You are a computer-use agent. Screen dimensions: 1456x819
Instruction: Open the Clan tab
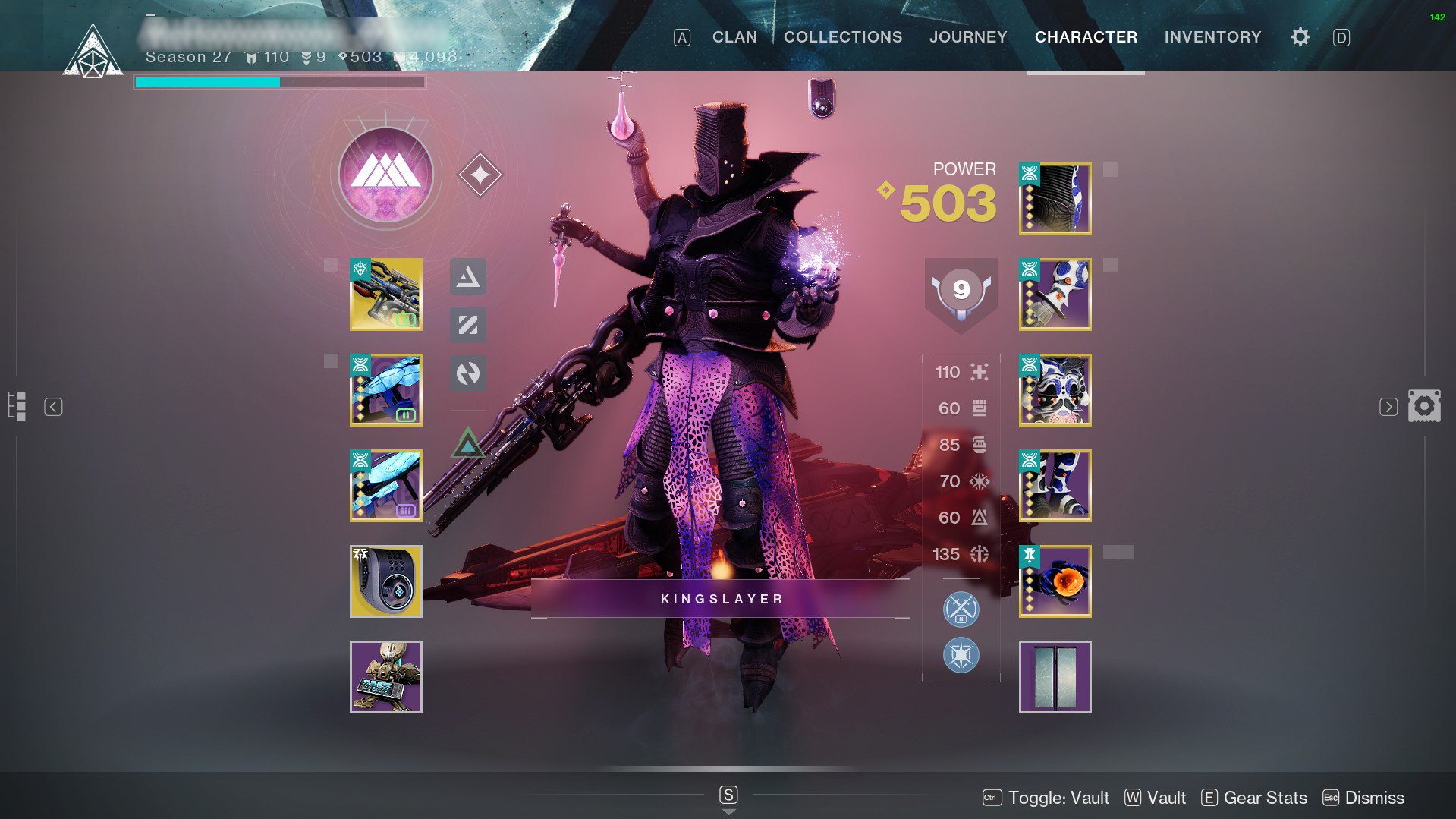(x=734, y=37)
